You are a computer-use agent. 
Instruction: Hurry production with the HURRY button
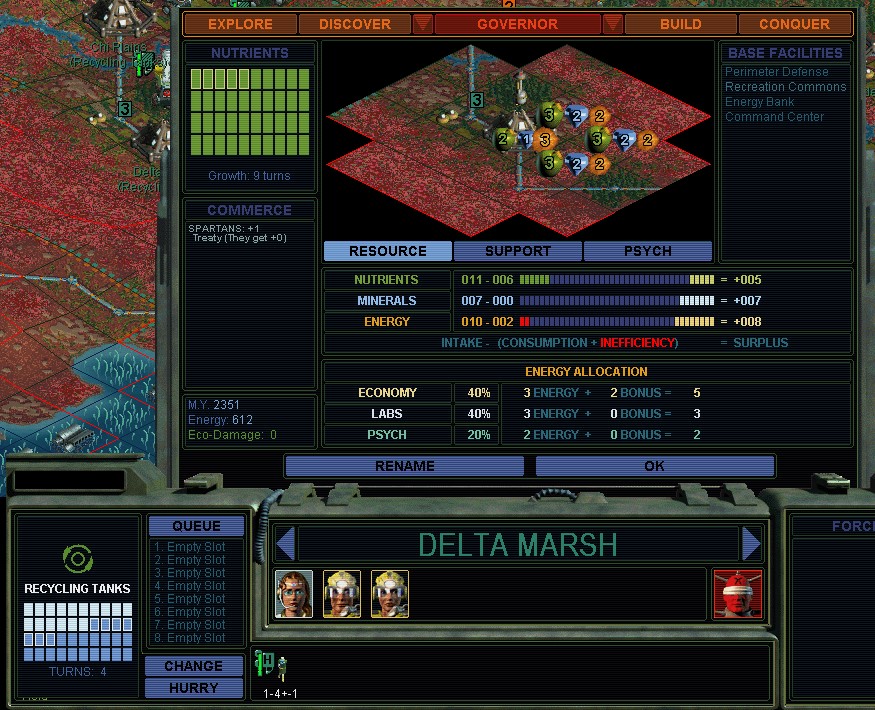click(x=194, y=688)
